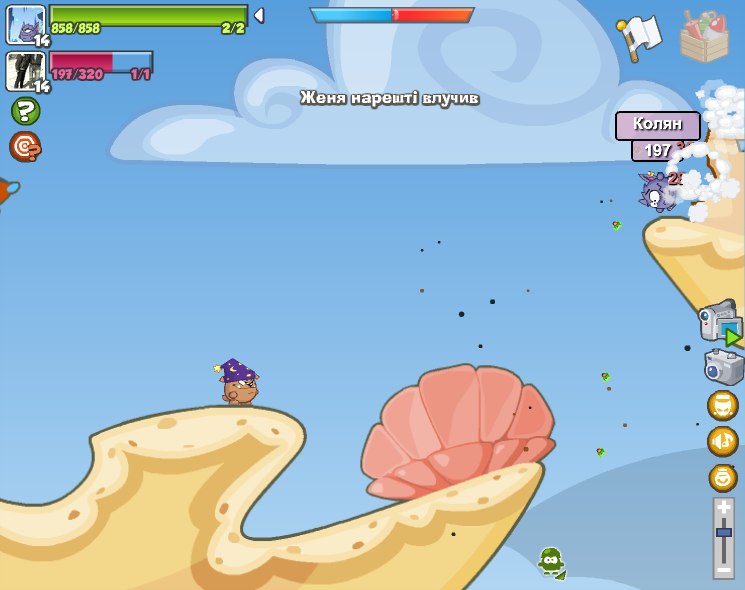Select the purple creature team avatar
The width and height of the screenshot is (745, 590).
tap(25, 24)
